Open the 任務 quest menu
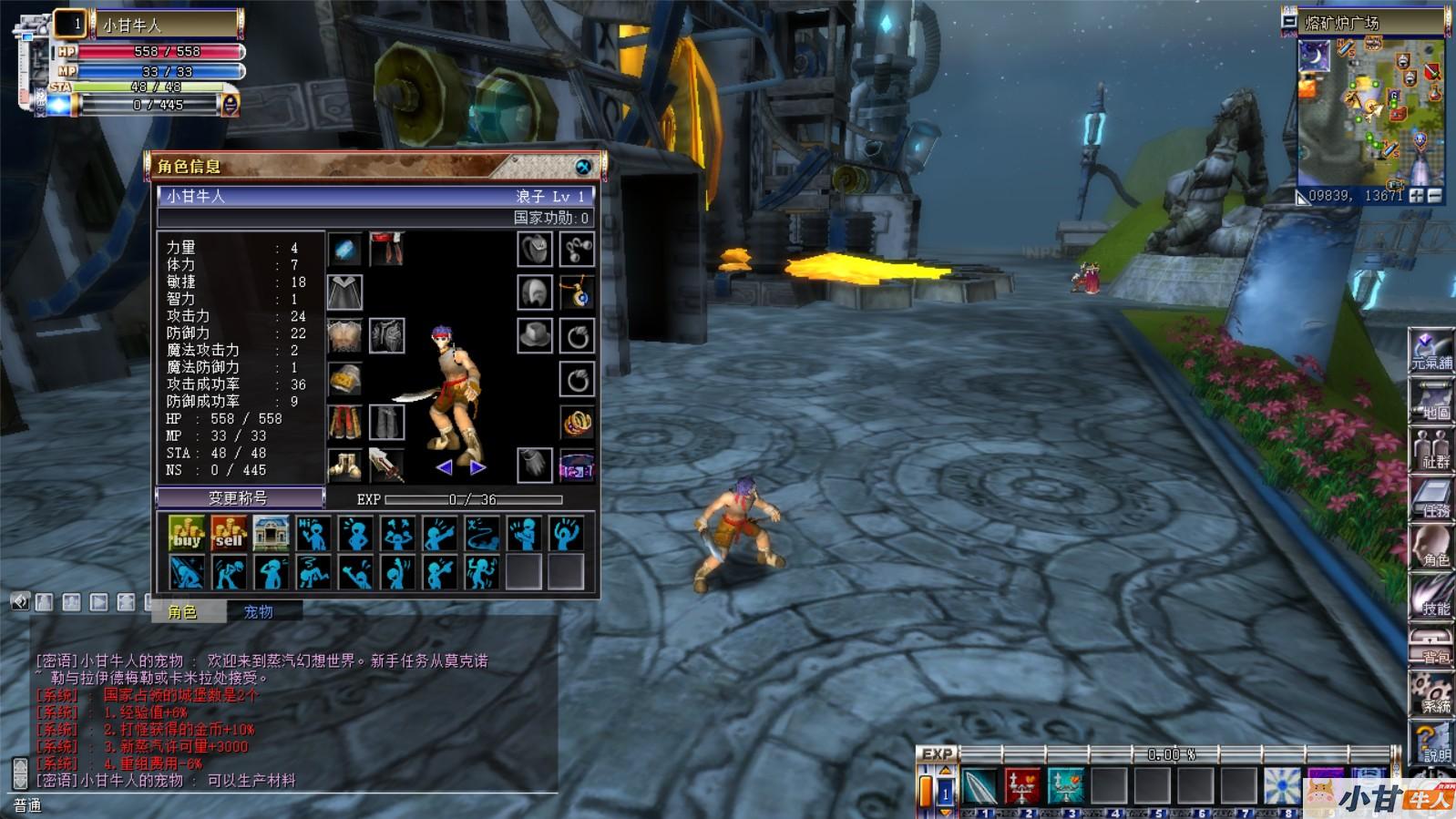Viewport: 1456px width, 819px height. [1431, 499]
